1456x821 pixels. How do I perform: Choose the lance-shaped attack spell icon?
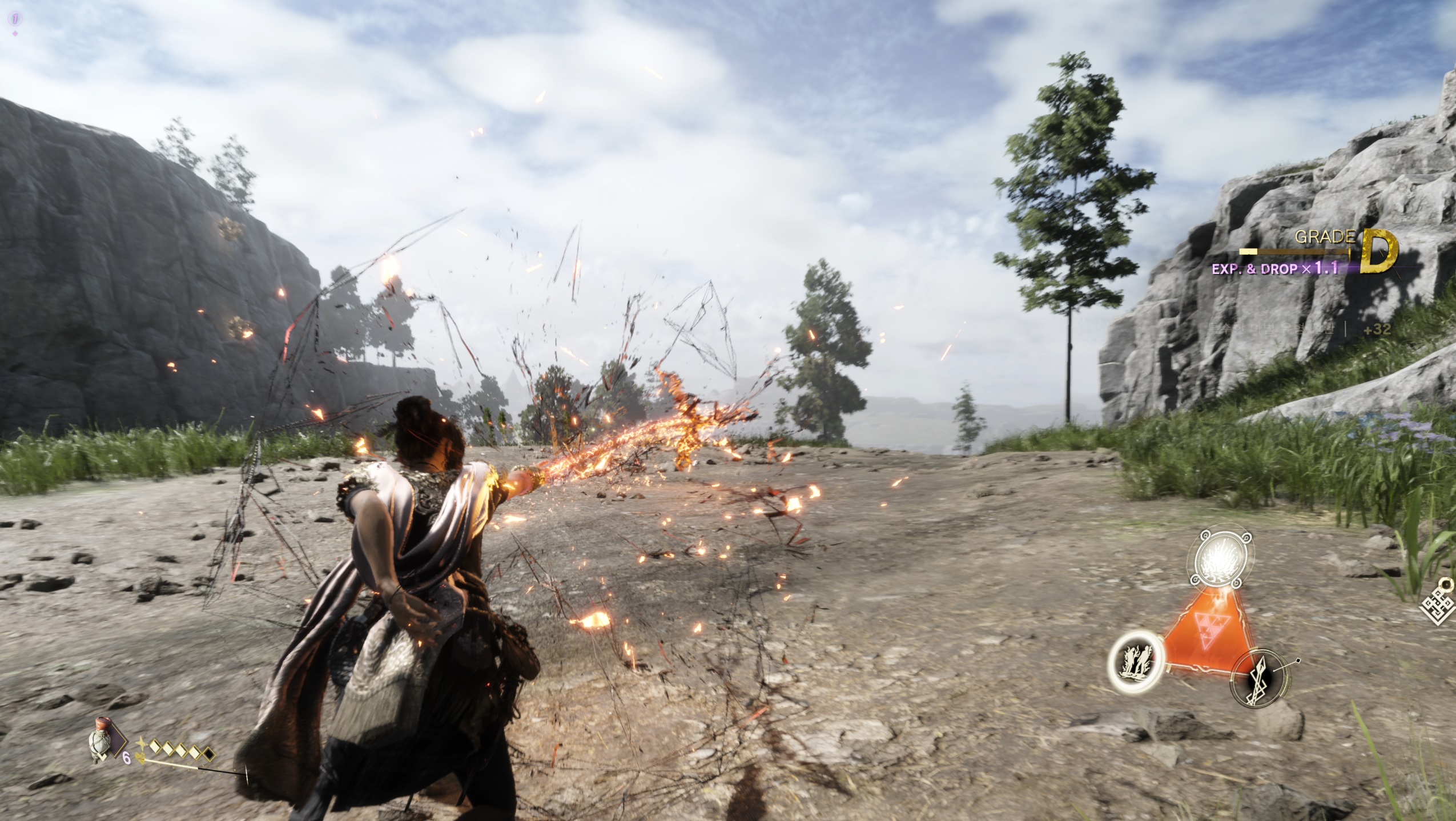coord(1258,678)
